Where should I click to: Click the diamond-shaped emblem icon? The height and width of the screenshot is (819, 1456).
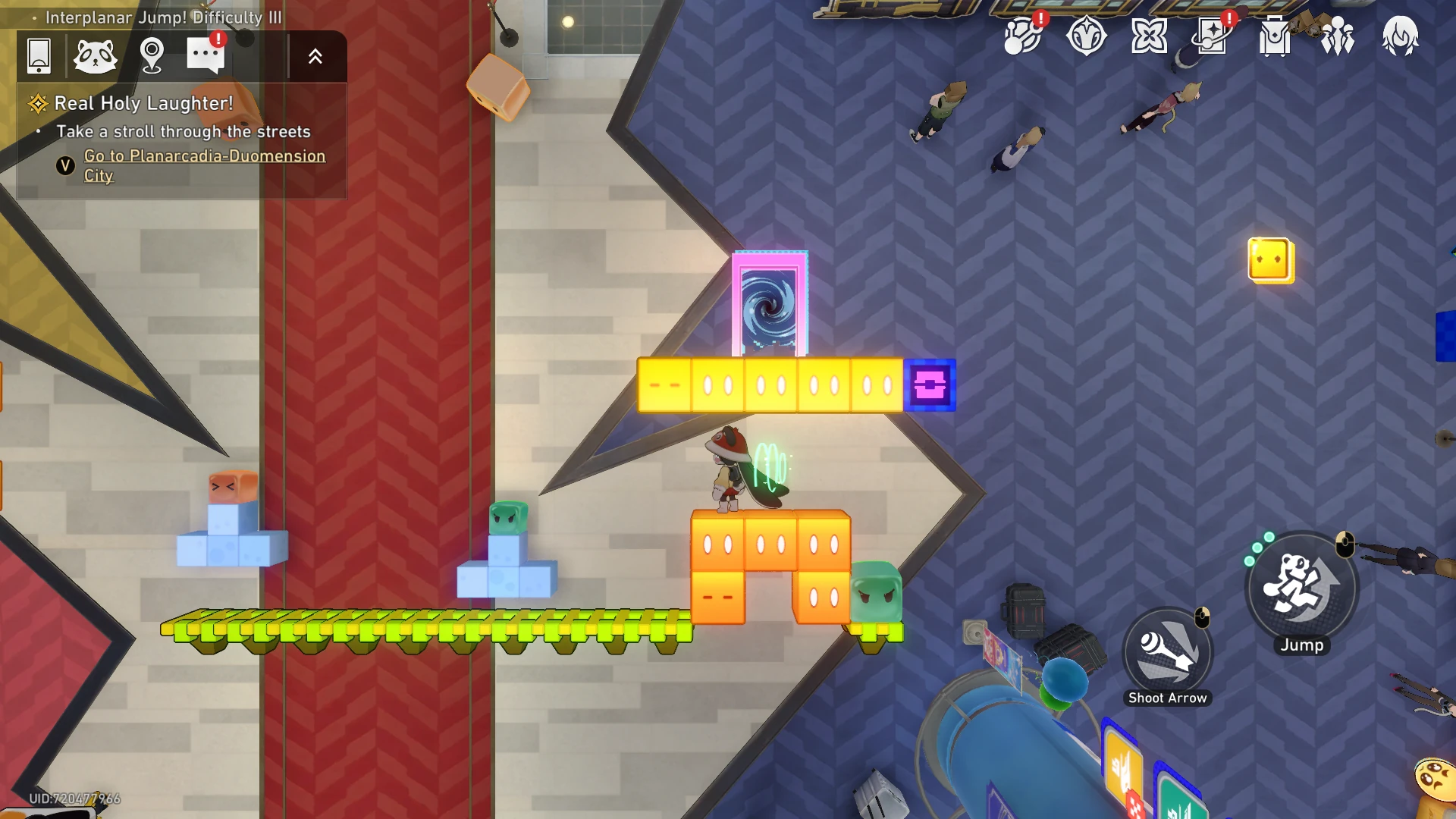tap(1086, 36)
